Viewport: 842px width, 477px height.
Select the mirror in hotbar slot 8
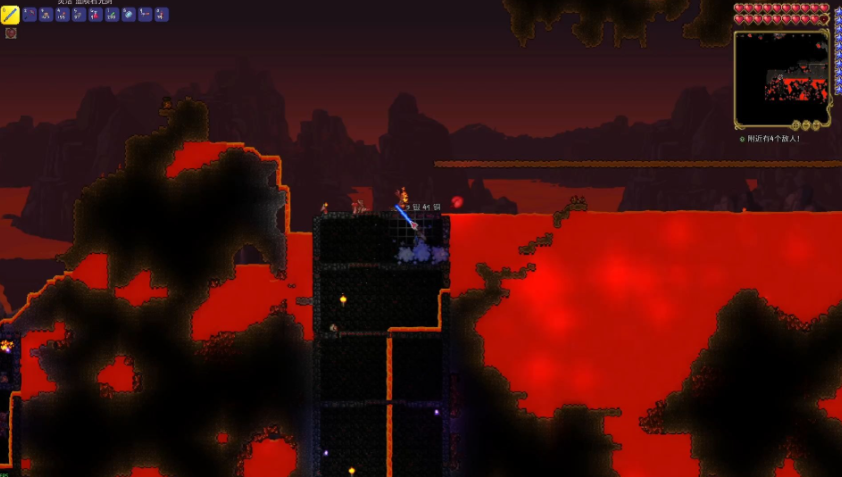coord(129,15)
